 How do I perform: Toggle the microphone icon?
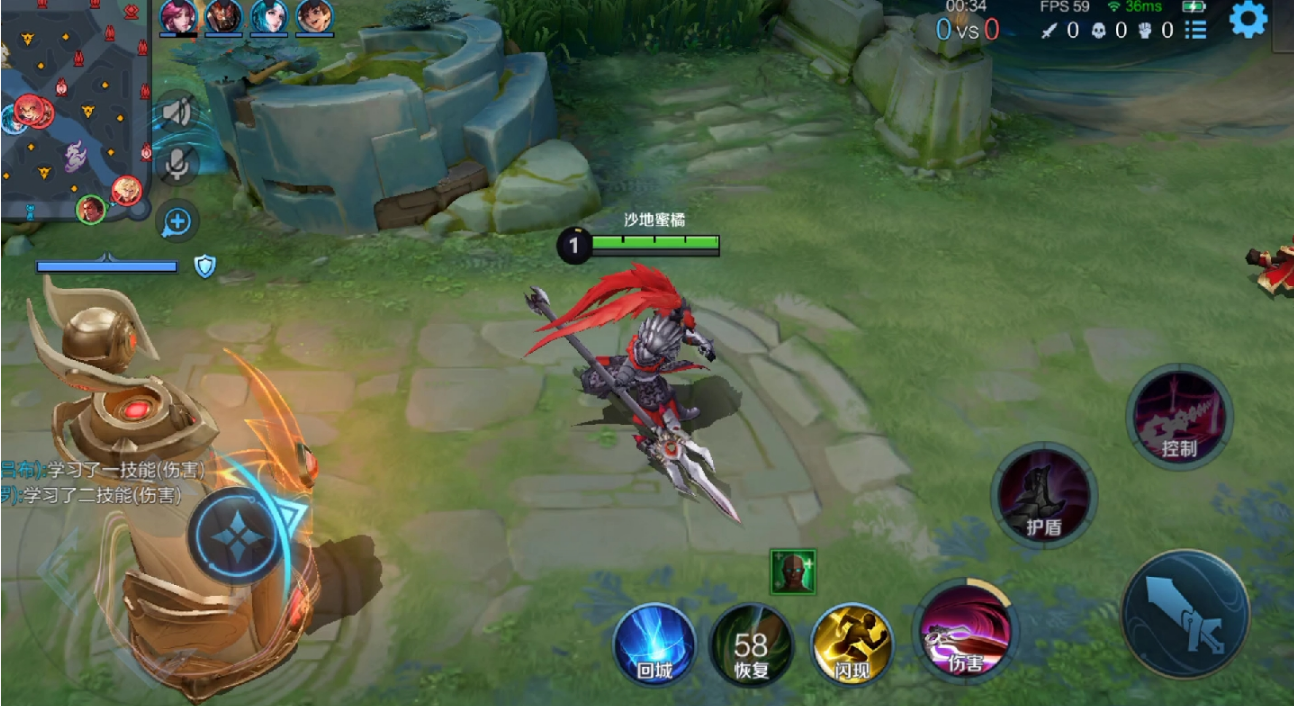coord(178,164)
